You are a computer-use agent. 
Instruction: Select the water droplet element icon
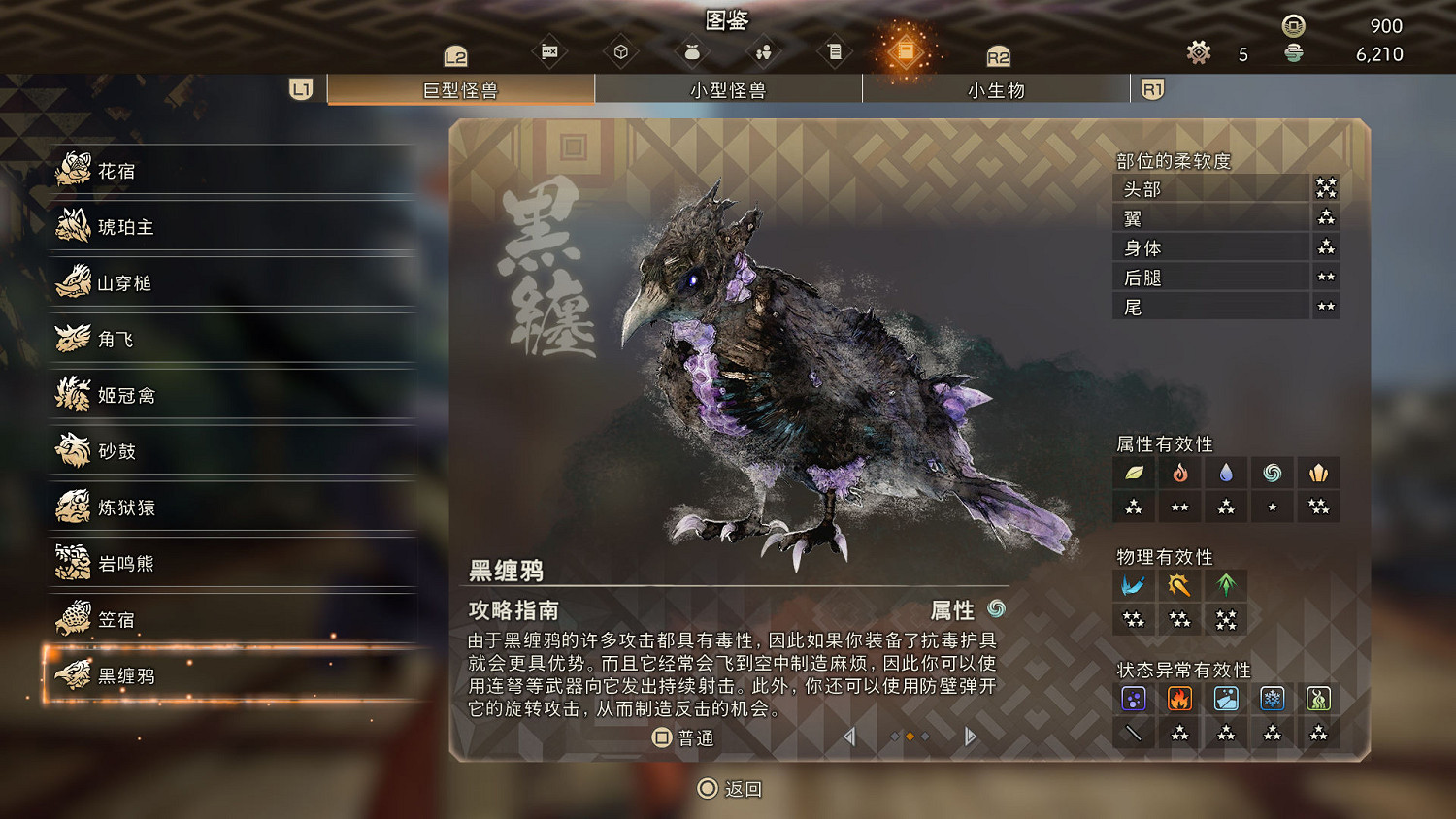pyautogui.click(x=1226, y=473)
